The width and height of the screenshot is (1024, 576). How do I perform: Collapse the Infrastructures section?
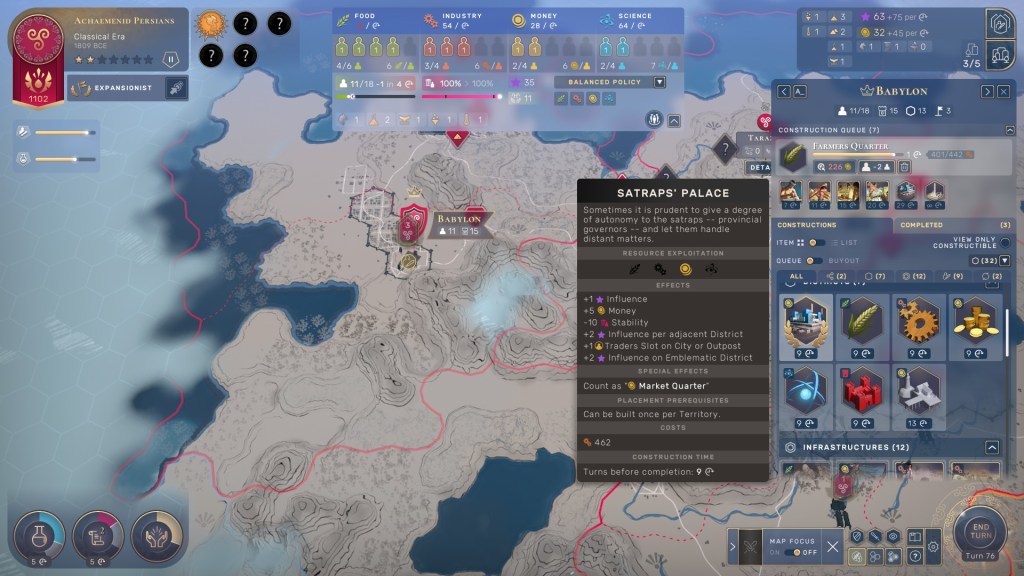[992, 447]
